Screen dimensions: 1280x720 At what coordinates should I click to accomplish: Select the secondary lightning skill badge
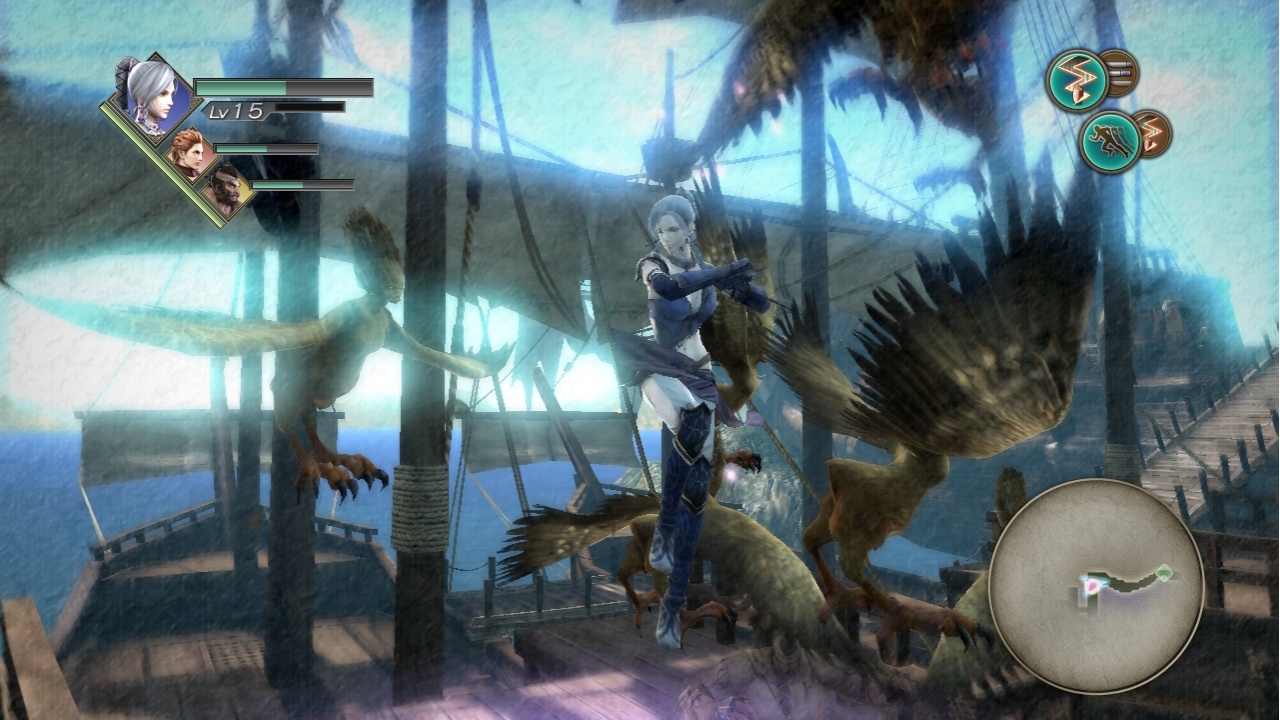click(x=1150, y=132)
